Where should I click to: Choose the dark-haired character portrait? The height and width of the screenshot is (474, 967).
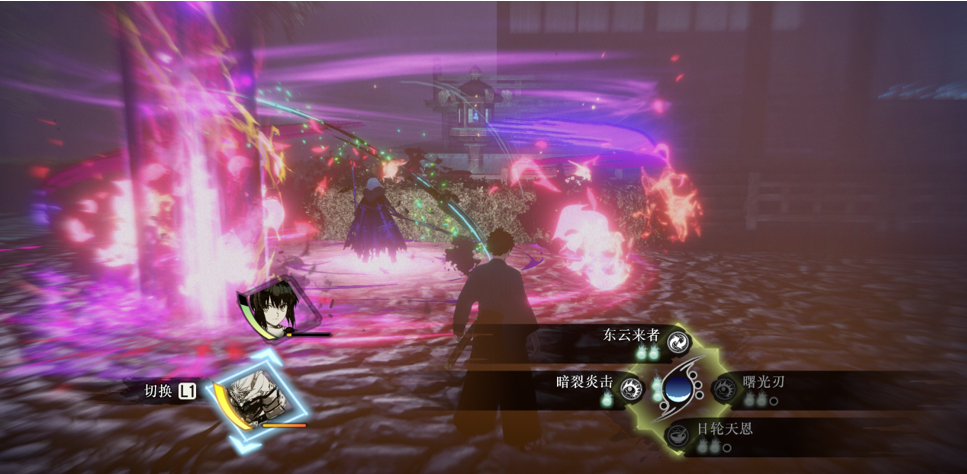pos(268,307)
